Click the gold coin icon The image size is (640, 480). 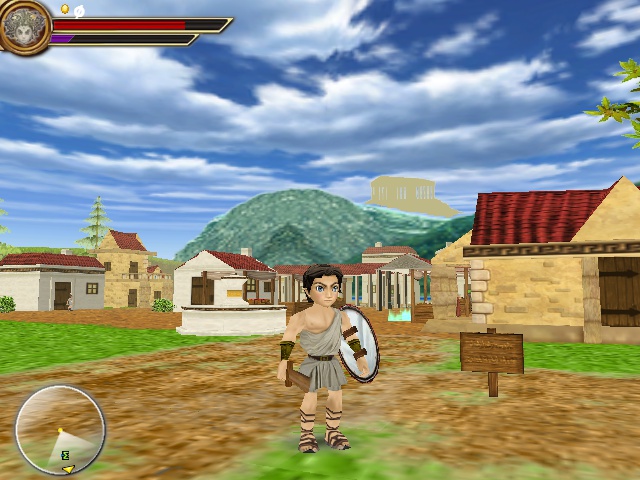pyautogui.click(x=65, y=9)
